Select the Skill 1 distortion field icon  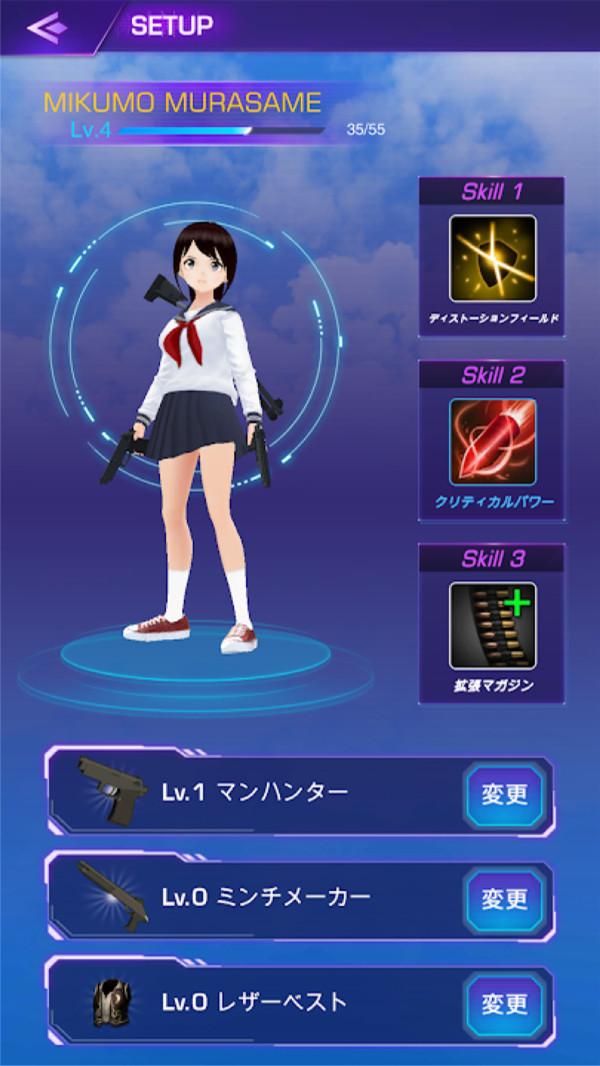coord(492,258)
